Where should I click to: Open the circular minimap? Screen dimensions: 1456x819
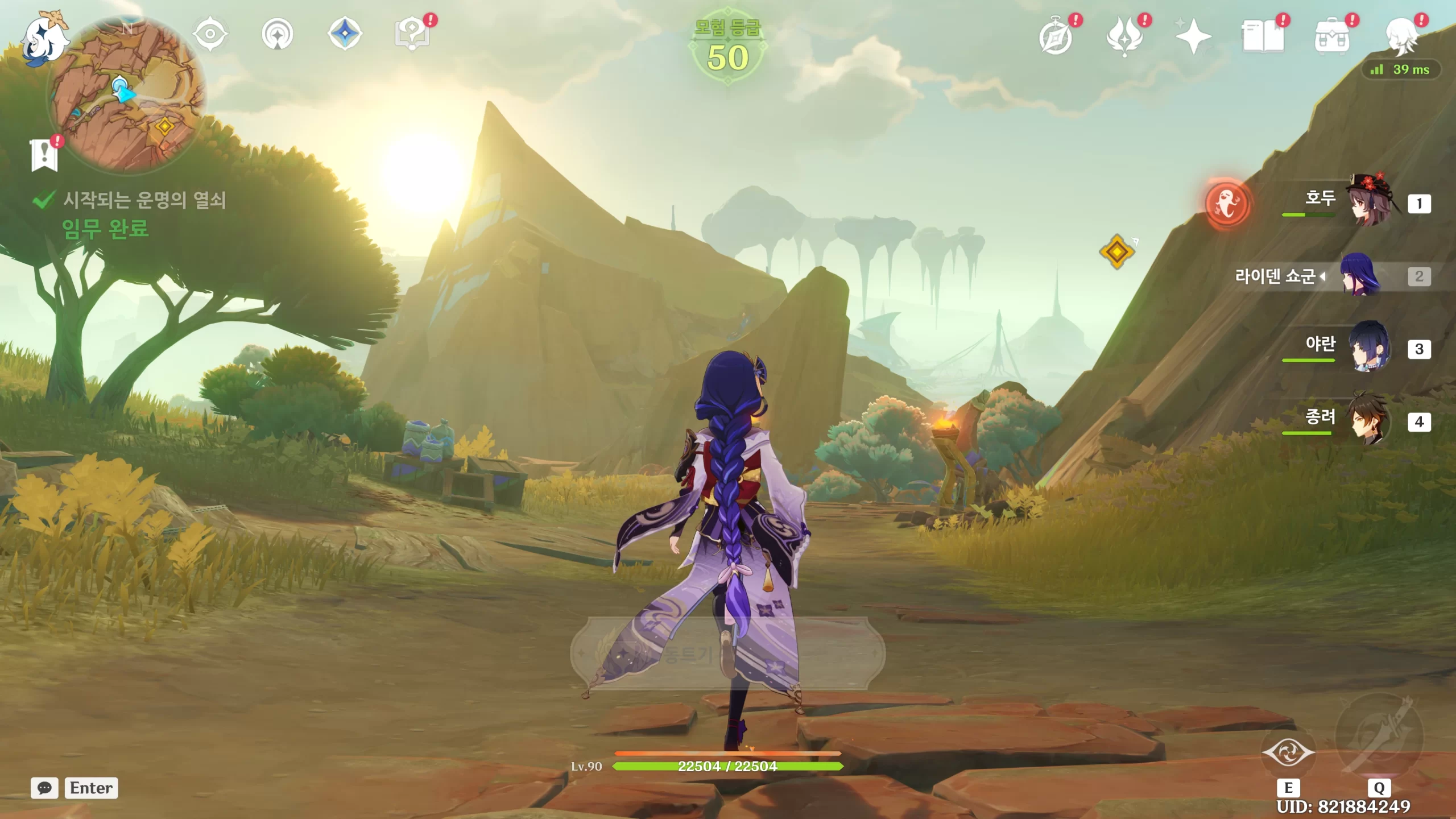point(126,94)
